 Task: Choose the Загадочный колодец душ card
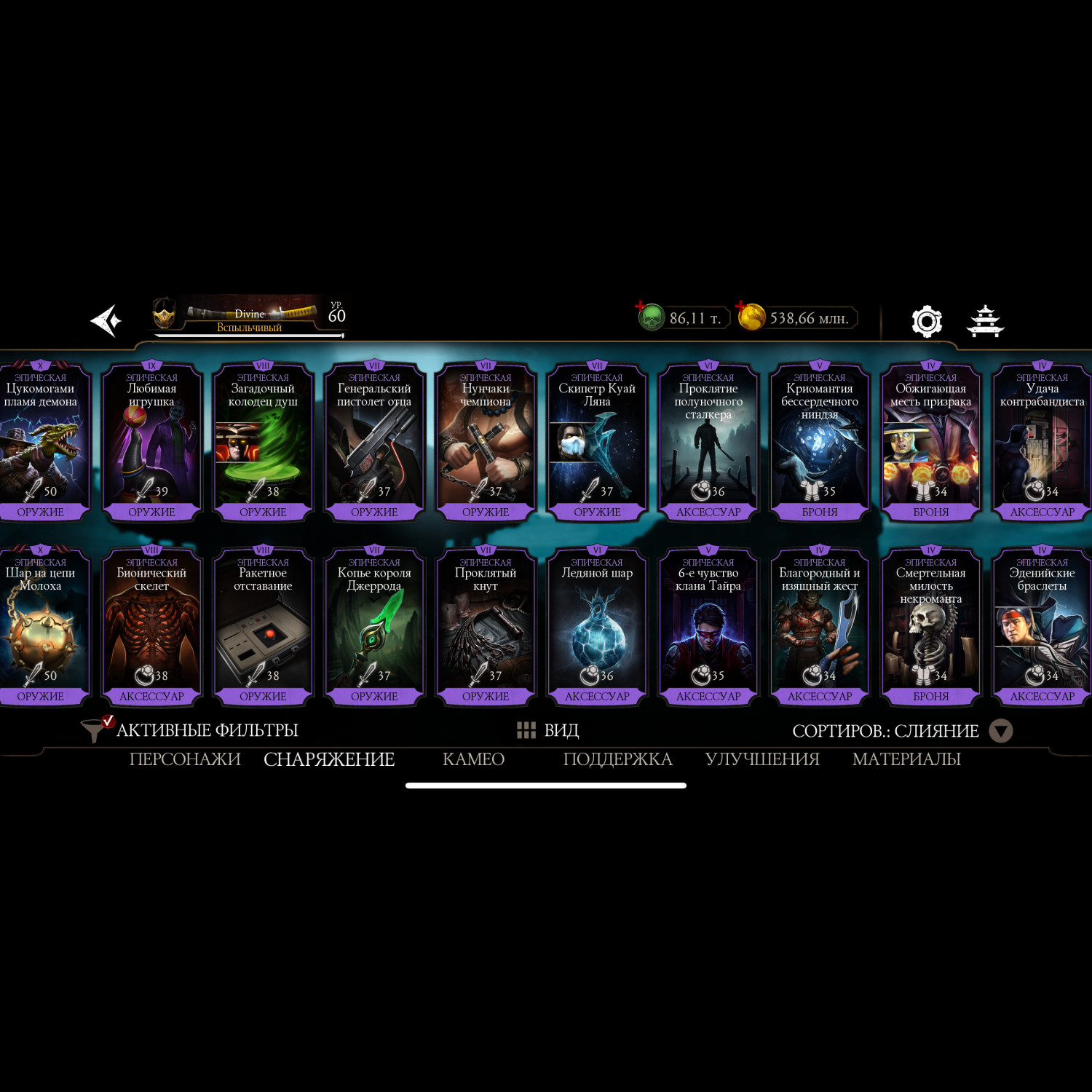point(263,442)
